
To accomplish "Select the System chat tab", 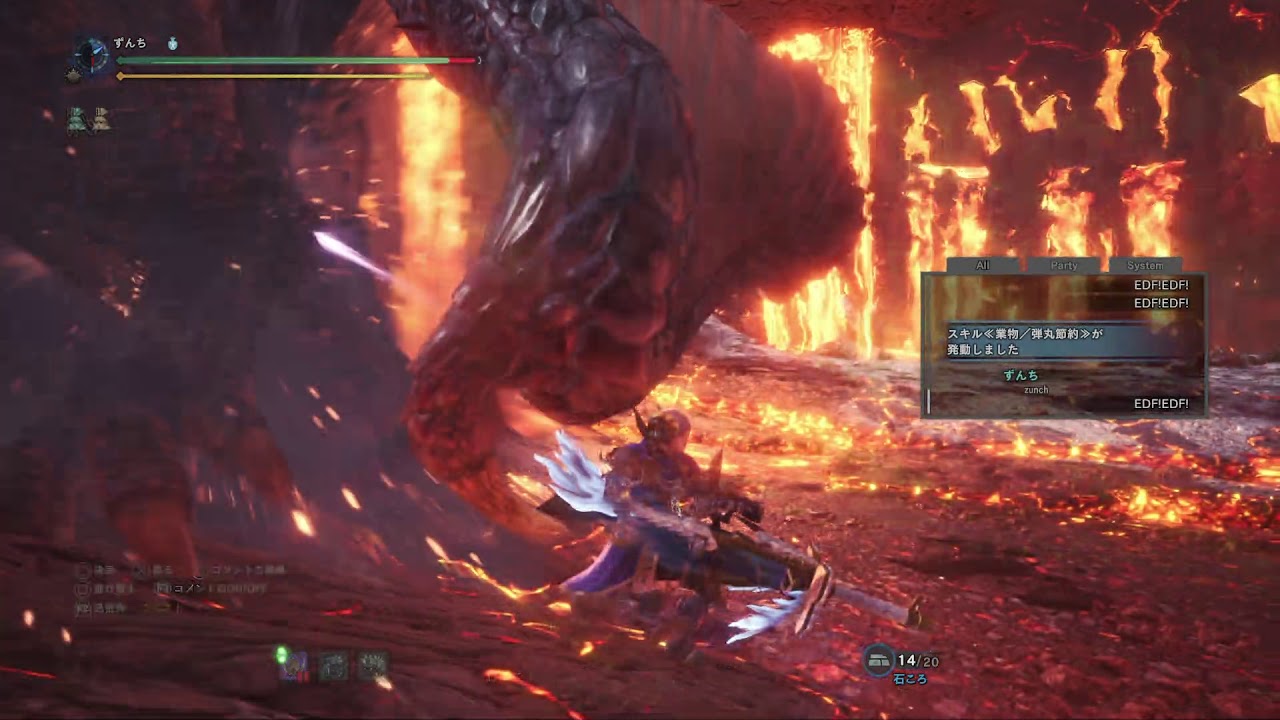I will (x=1145, y=265).
